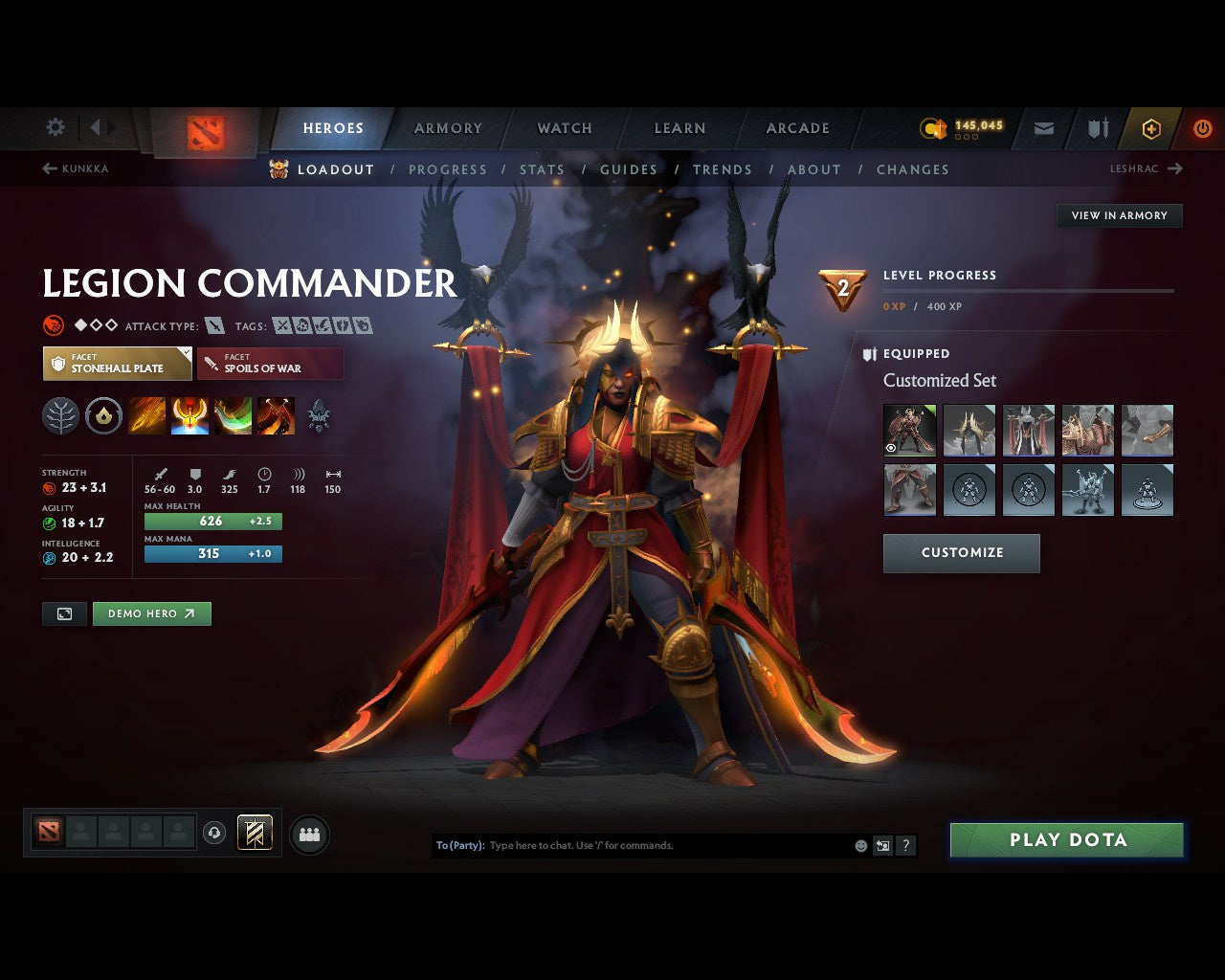The height and width of the screenshot is (980, 1225).
Task: Open the messages envelope icon
Action: point(1043,127)
